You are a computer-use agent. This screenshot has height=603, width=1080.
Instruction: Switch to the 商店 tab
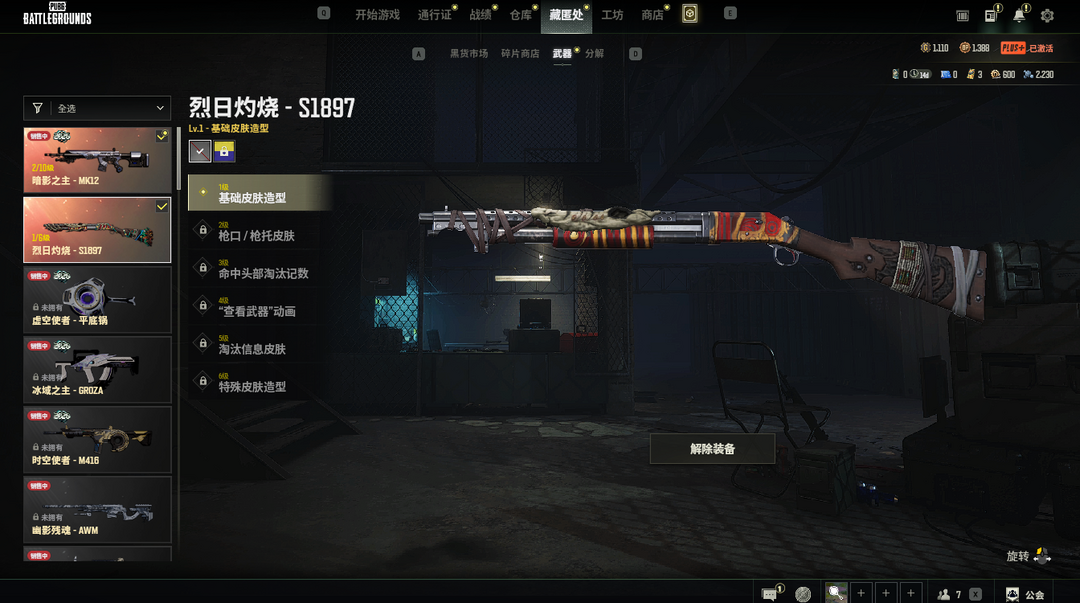pyautogui.click(x=652, y=15)
